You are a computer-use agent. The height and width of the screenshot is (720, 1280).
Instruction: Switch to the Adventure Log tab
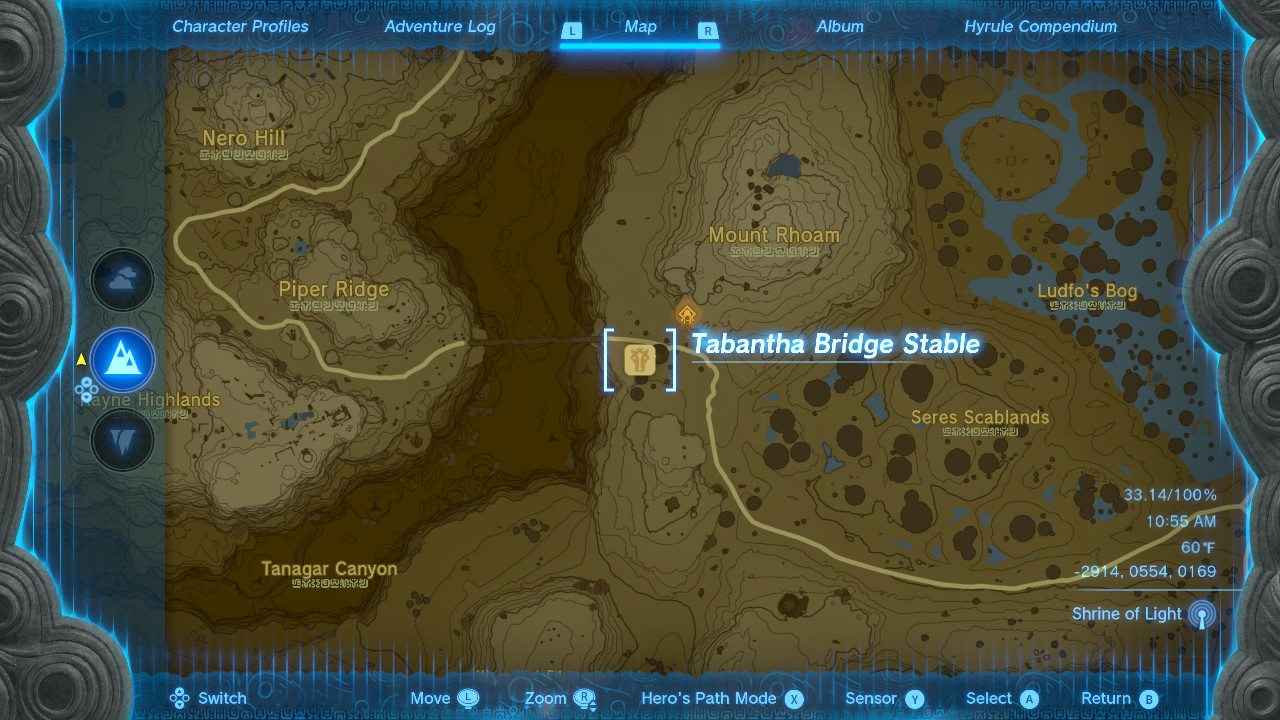point(440,27)
